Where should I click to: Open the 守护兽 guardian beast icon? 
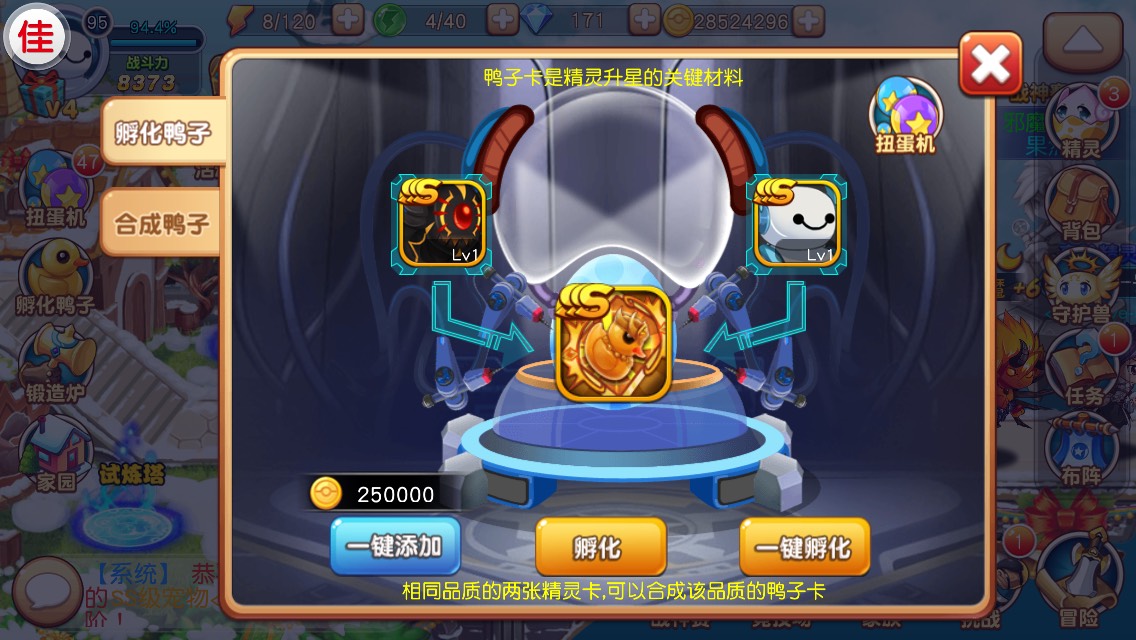(x=1078, y=287)
